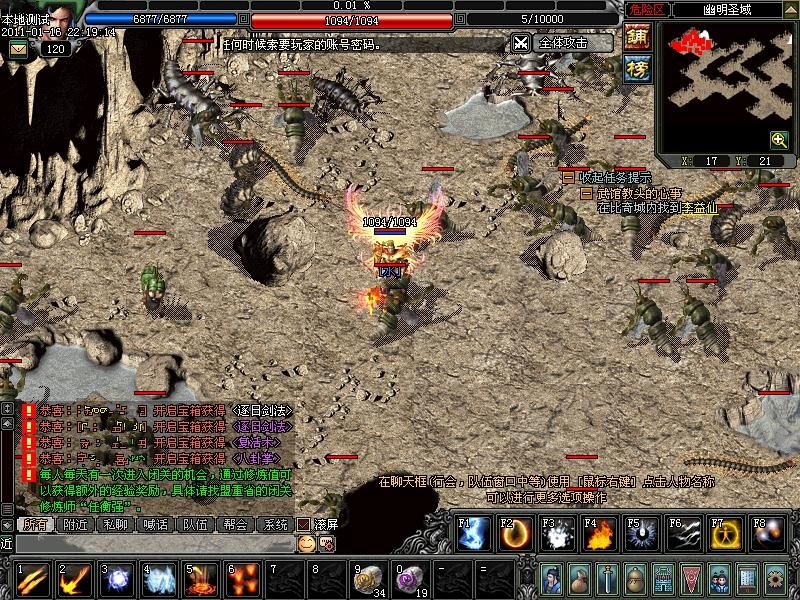Open the smiley emoticon picker
Screen dimensions: 800x600
[x=306, y=543]
